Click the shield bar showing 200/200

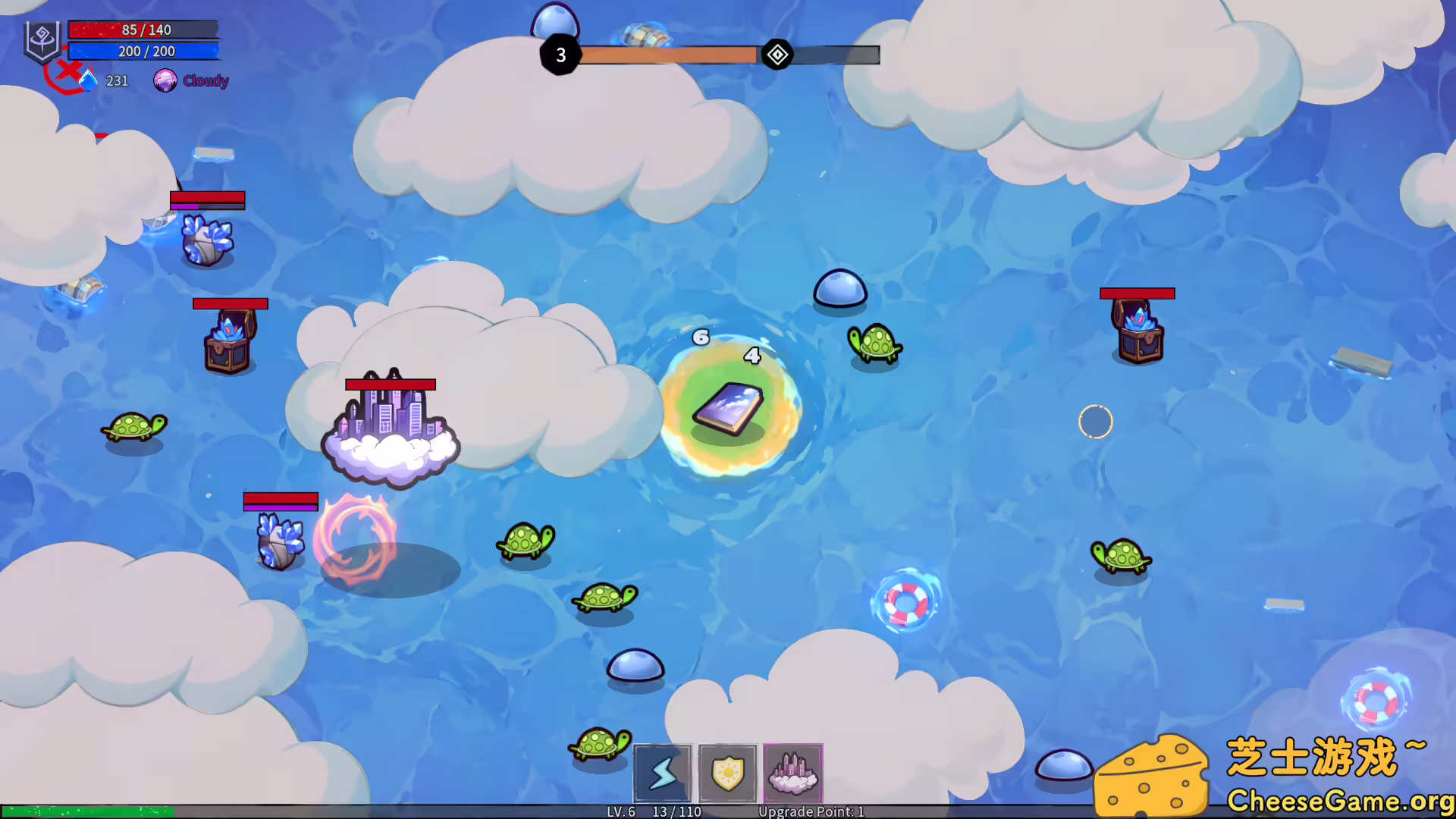pyautogui.click(x=143, y=51)
